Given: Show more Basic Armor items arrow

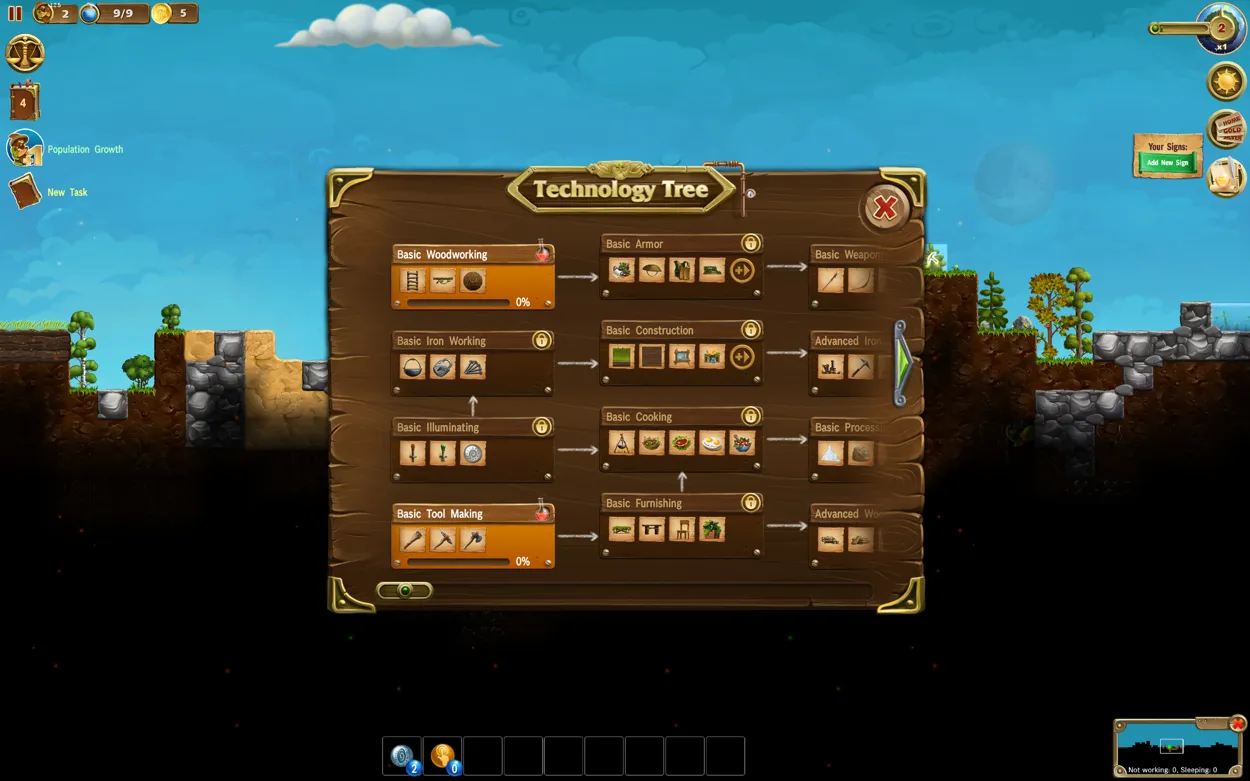Looking at the screenshot, I should point(742,270).
